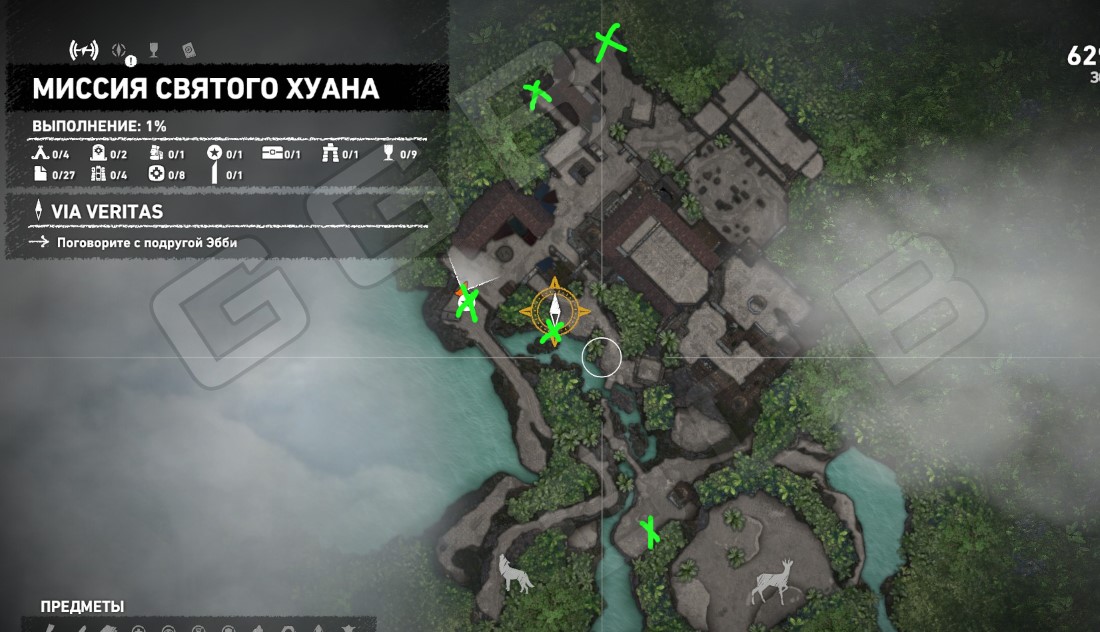This screenshot has width=1100, height=632.
Task: Switch to the chalice challenges tab
Action: (x=154, y=49)
